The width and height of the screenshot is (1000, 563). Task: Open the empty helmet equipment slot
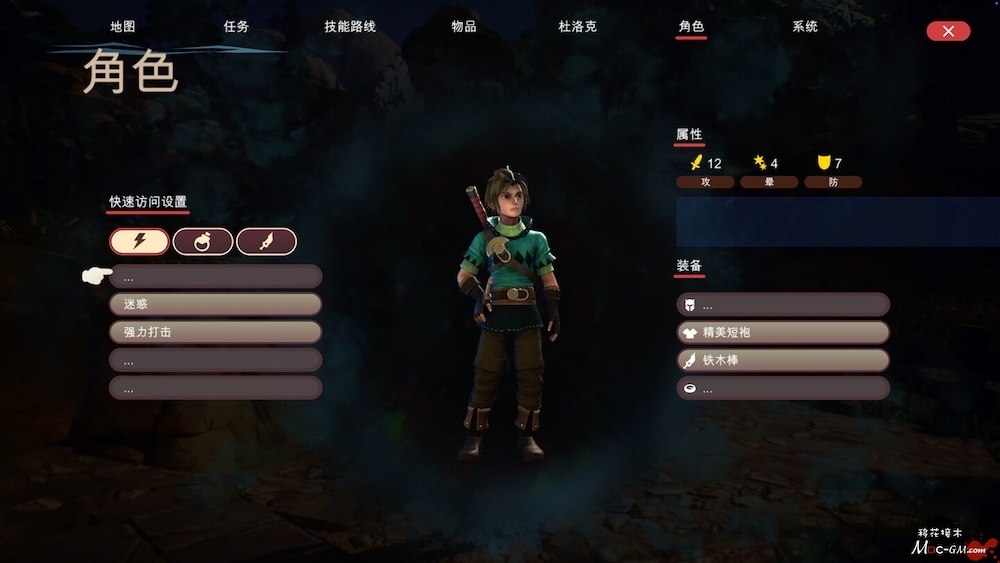pyautogui.click(x=783, y=304)
